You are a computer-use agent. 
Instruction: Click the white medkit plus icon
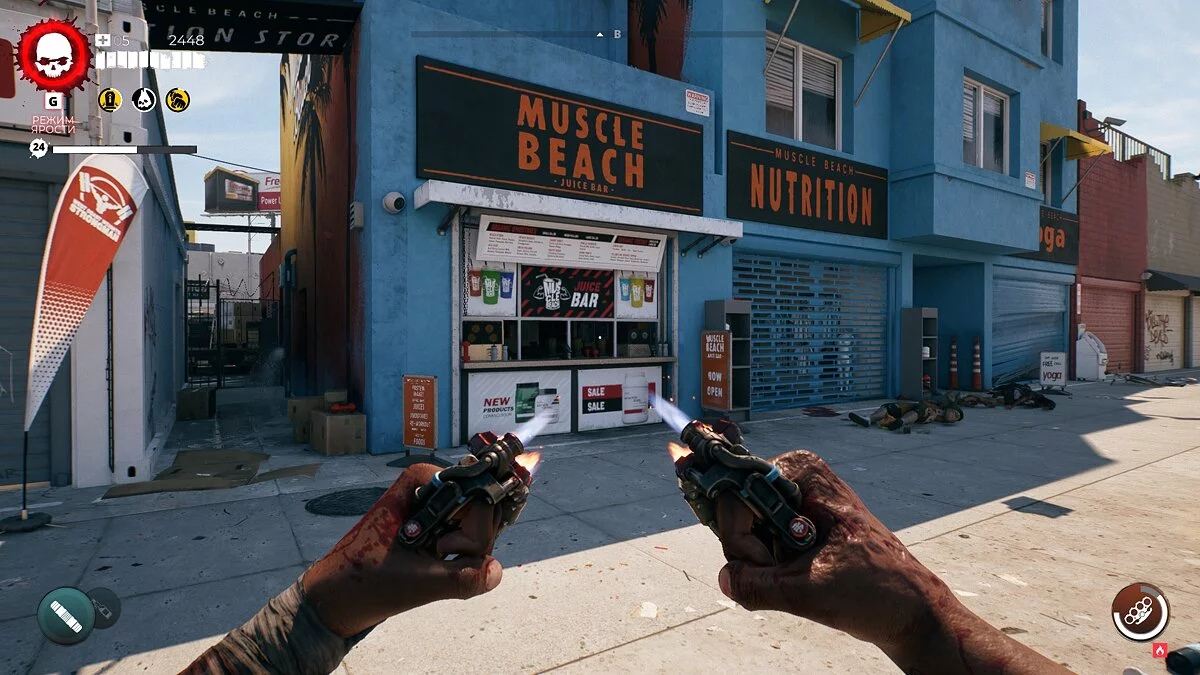tap(103, 40)
